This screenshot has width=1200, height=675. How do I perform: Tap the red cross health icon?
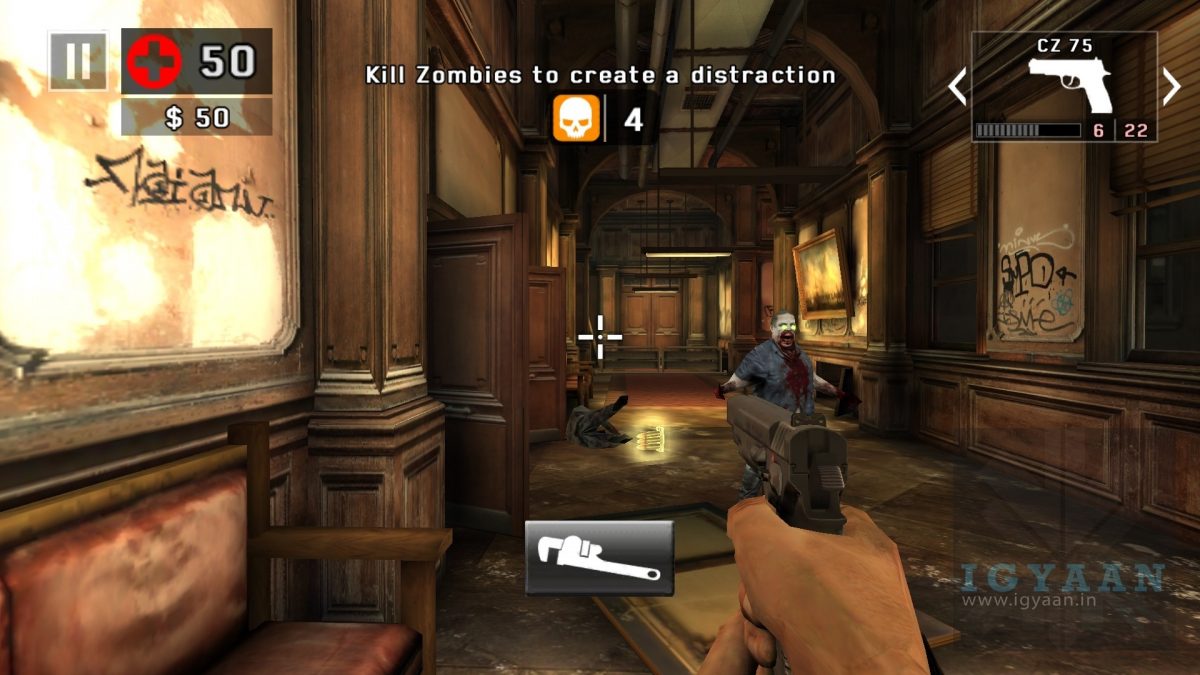pyautogui.click(x=154, y=62)
